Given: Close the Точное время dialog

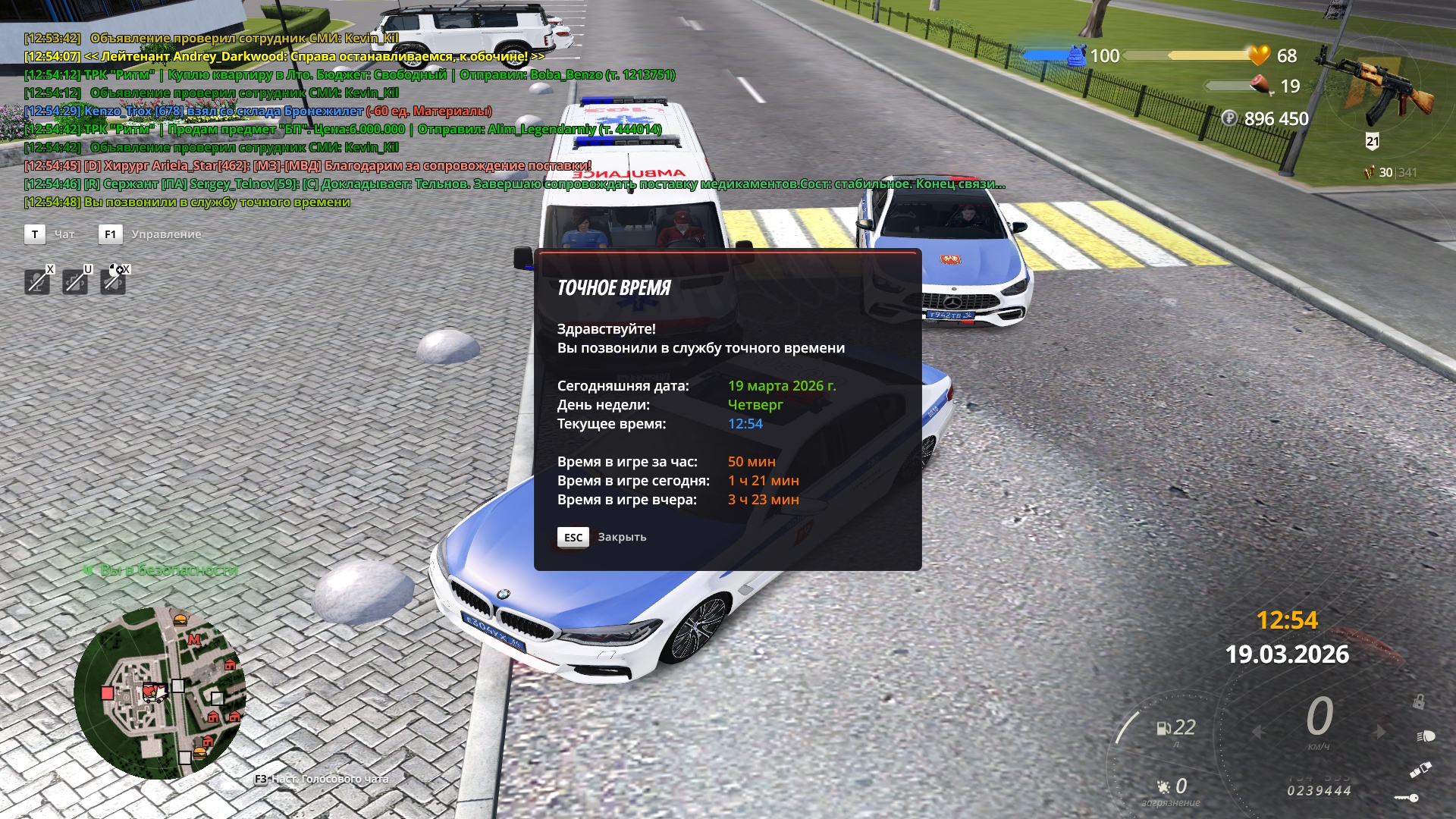Looking at the screenshot, I should point(573,537).
